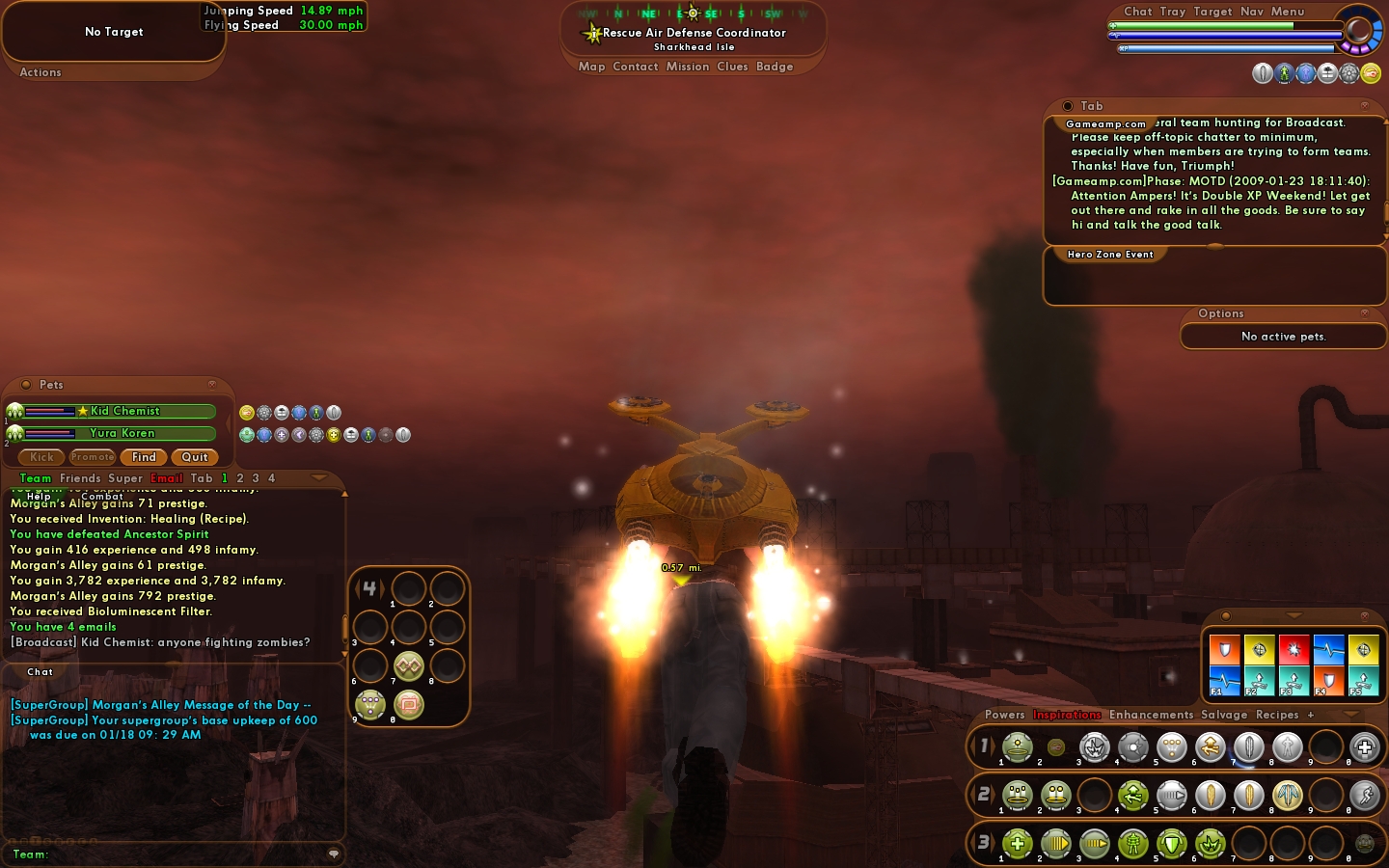Click the Find team member button

tap(144, 457)
